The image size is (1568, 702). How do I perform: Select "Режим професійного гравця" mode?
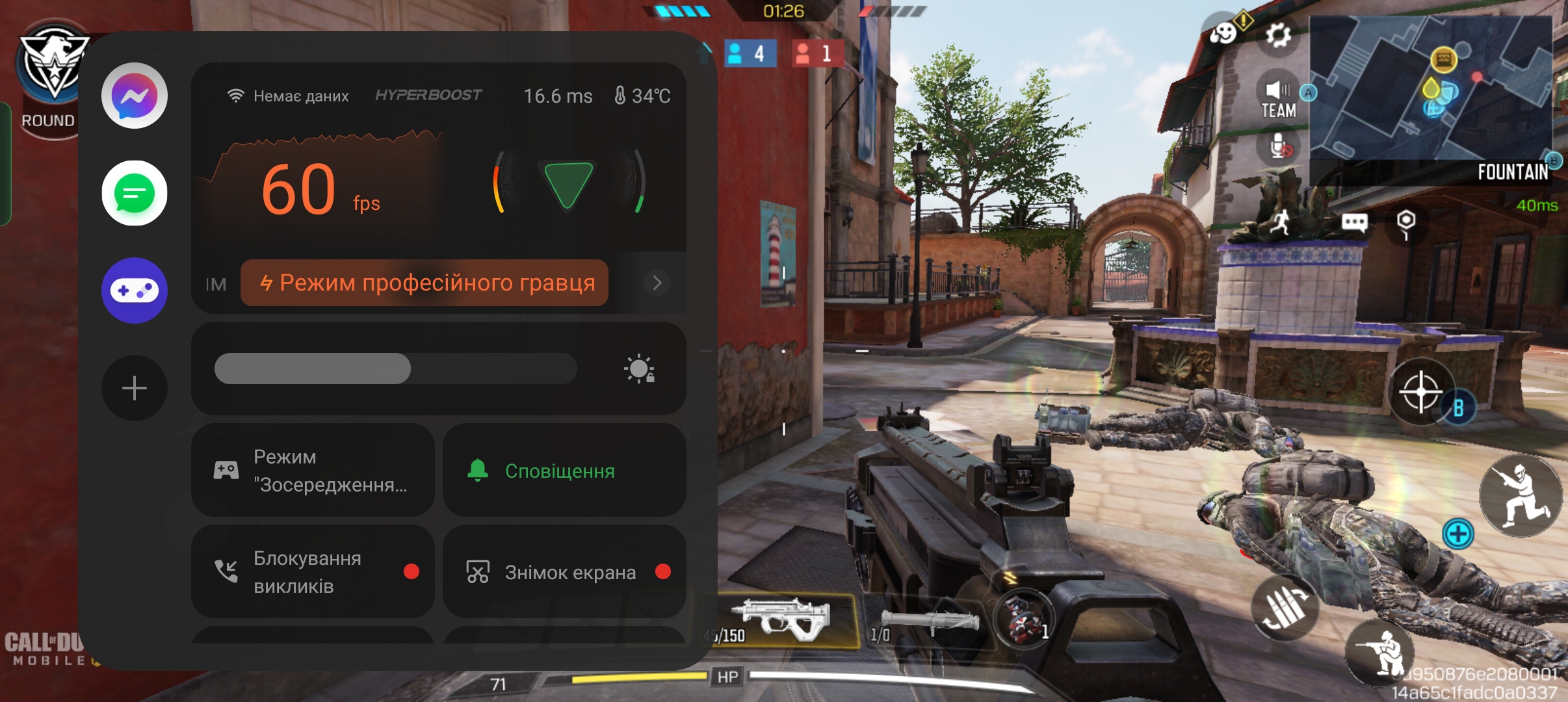click(425, 283)
